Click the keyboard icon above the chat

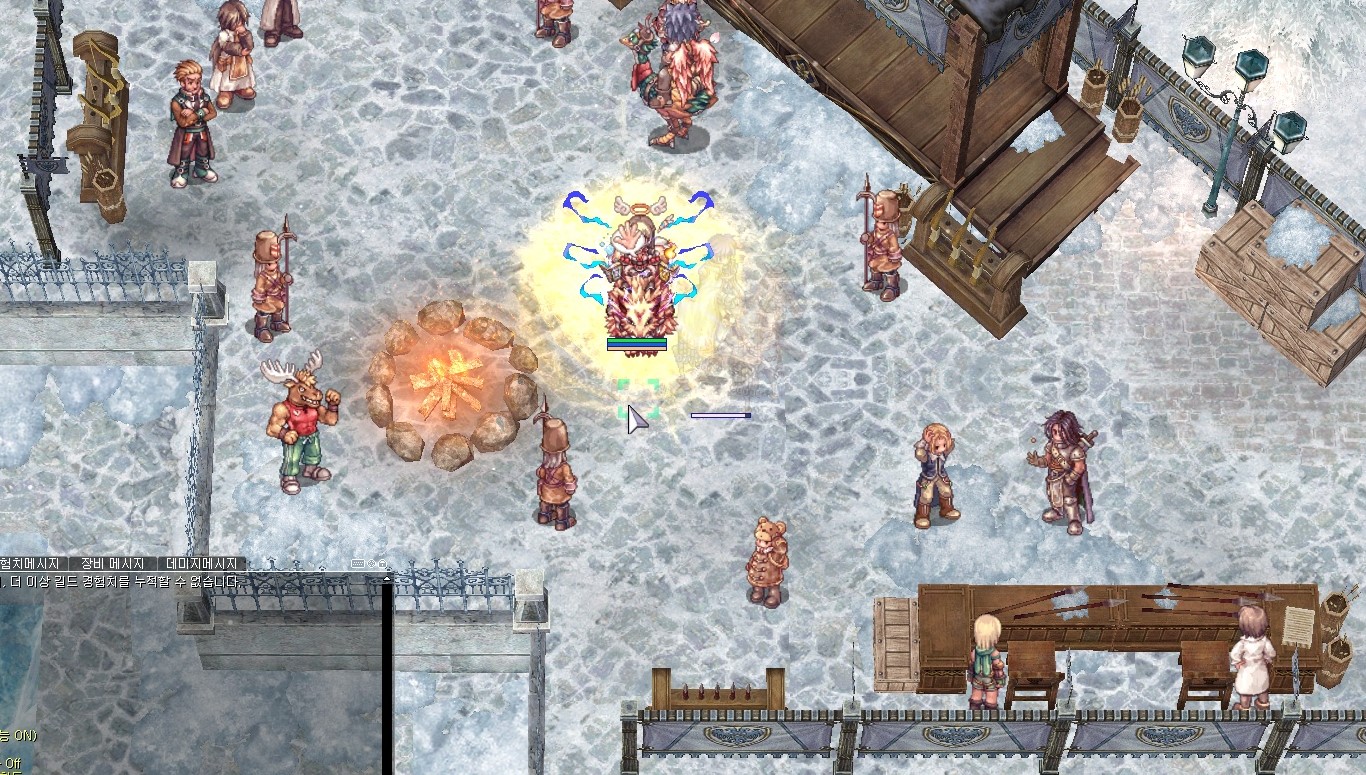358,564
